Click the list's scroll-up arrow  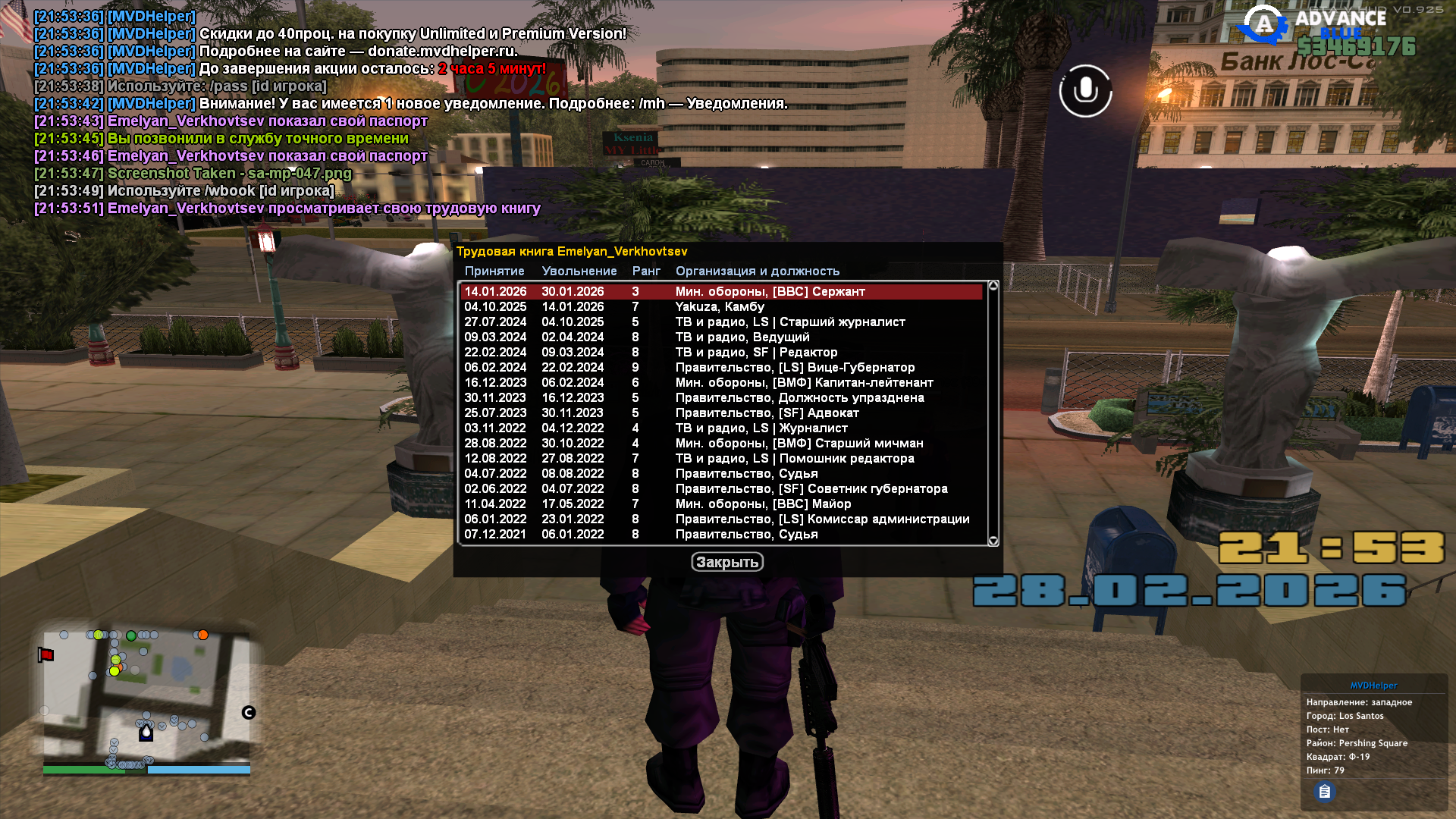pyautogui.click(x=993, y=286)
